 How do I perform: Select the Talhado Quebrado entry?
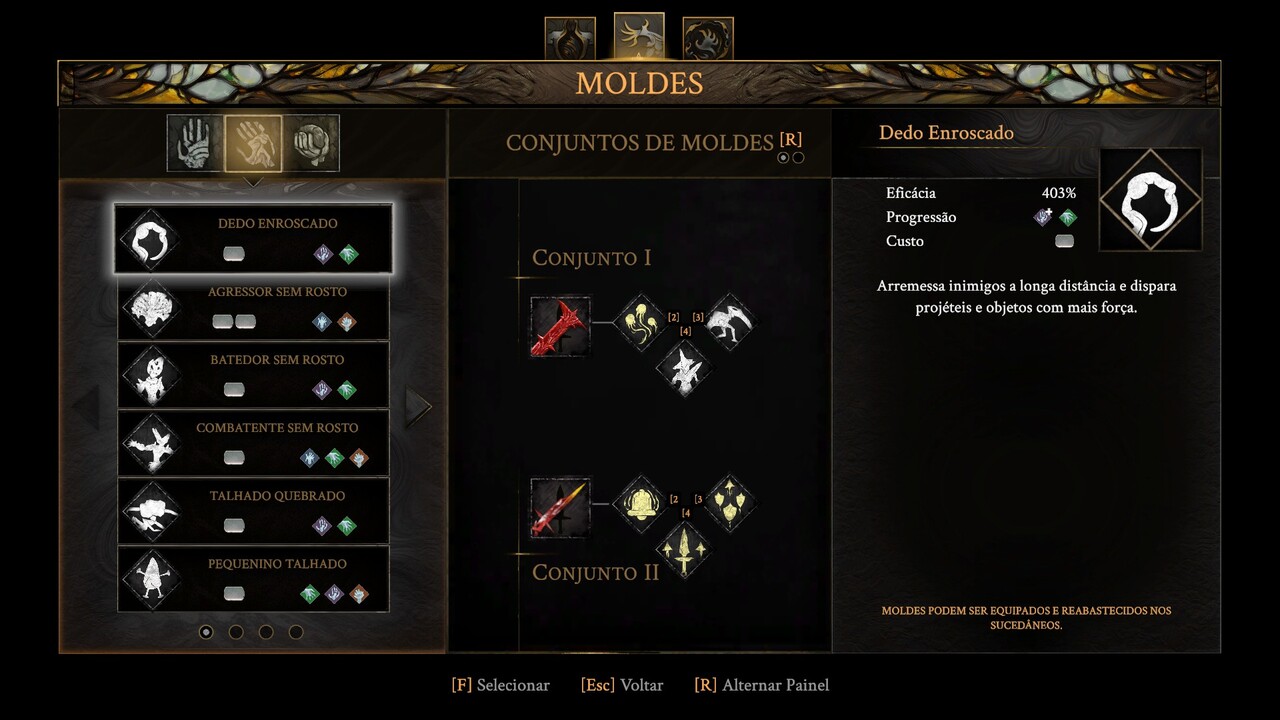(253, 512)
